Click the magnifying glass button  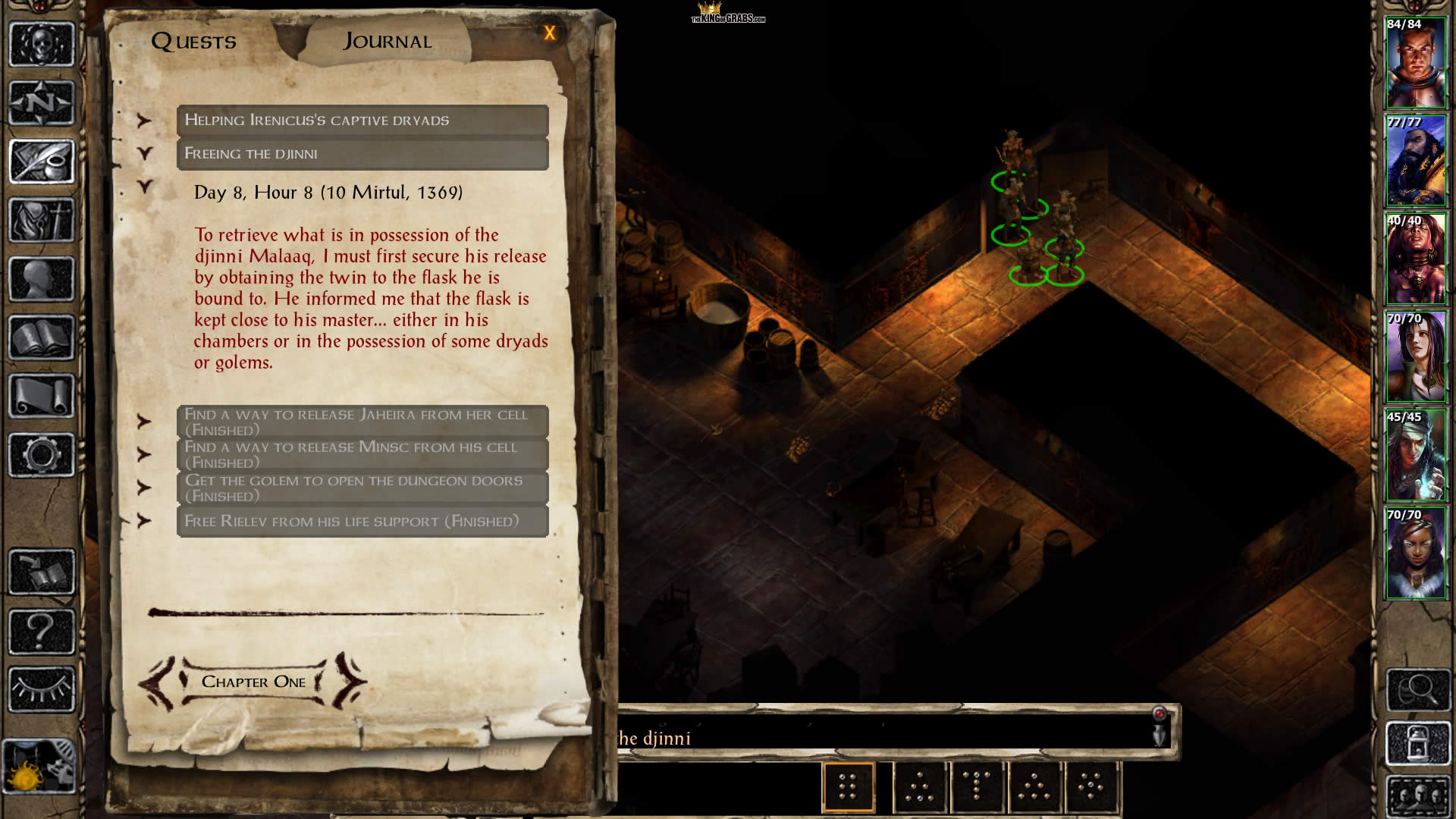point(1417,689)
